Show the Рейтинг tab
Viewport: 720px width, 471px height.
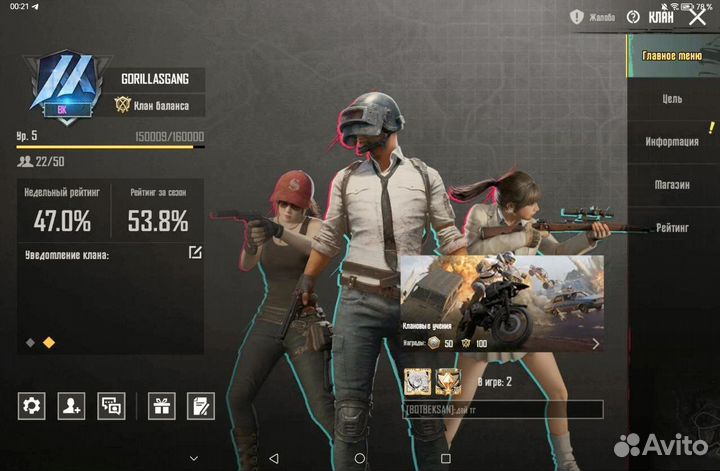(673, 228)
